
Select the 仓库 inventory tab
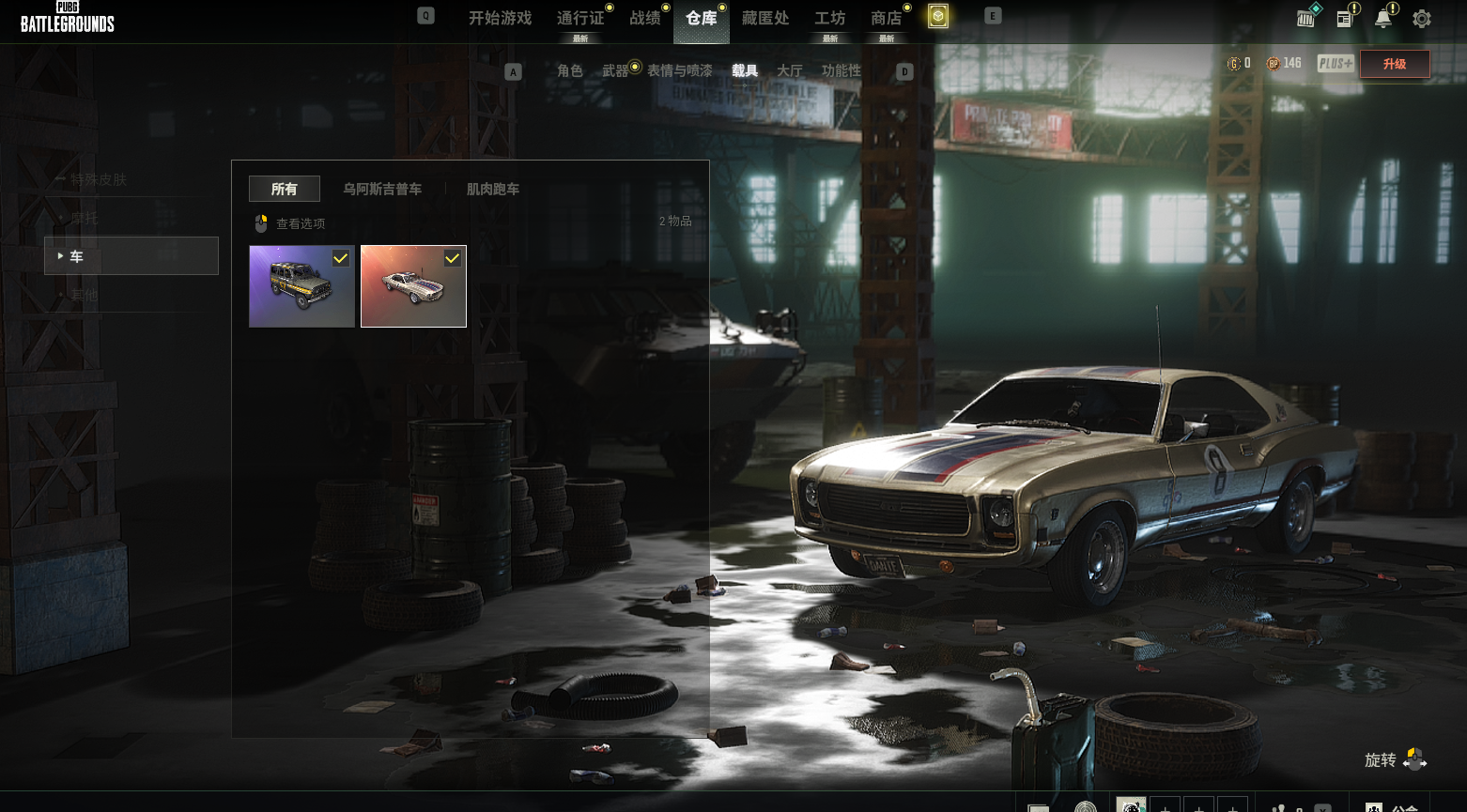pyautogui.click(x=702, y=19)
